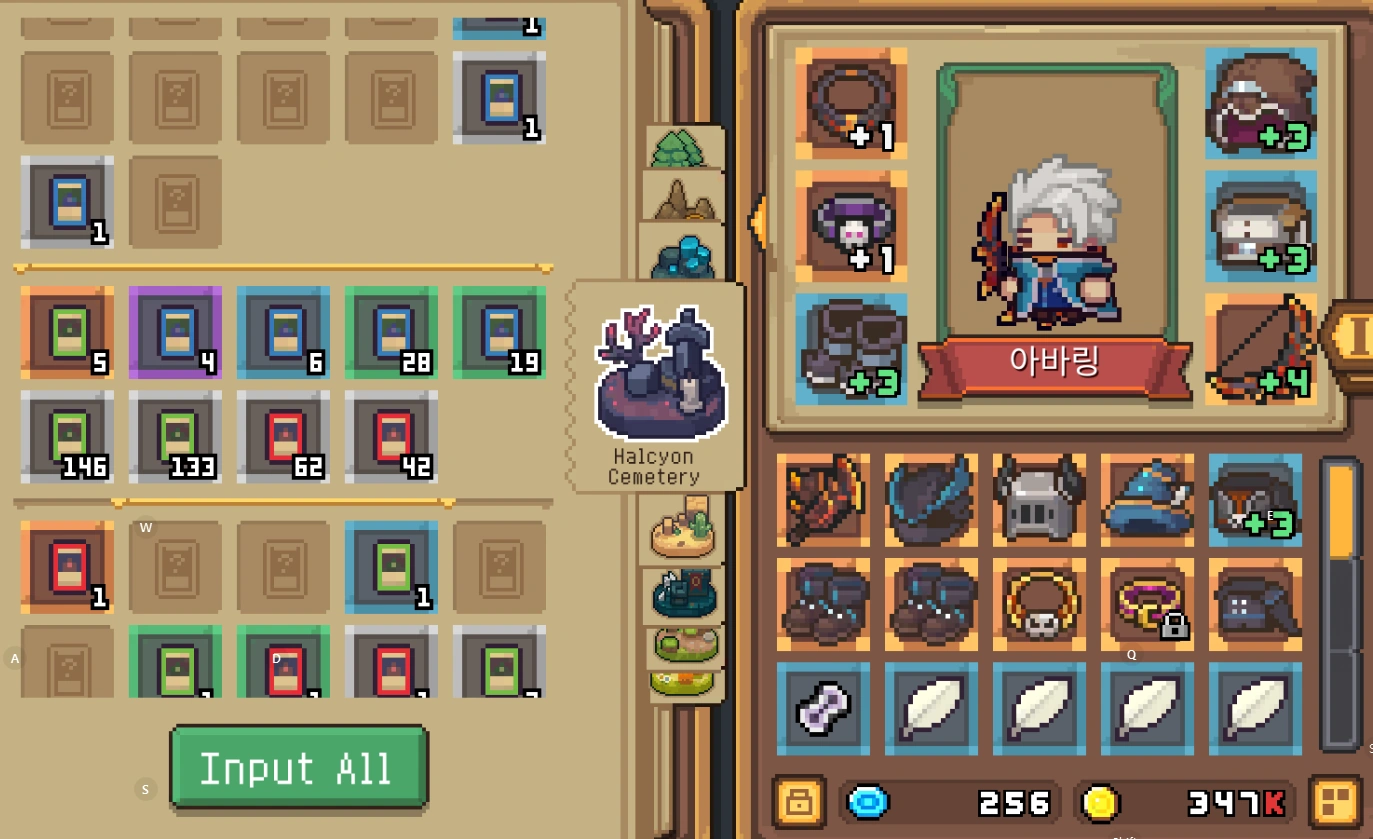Select the card stack showing 146
Screen dimensions: 1373x839
click(x=67, y=438)
